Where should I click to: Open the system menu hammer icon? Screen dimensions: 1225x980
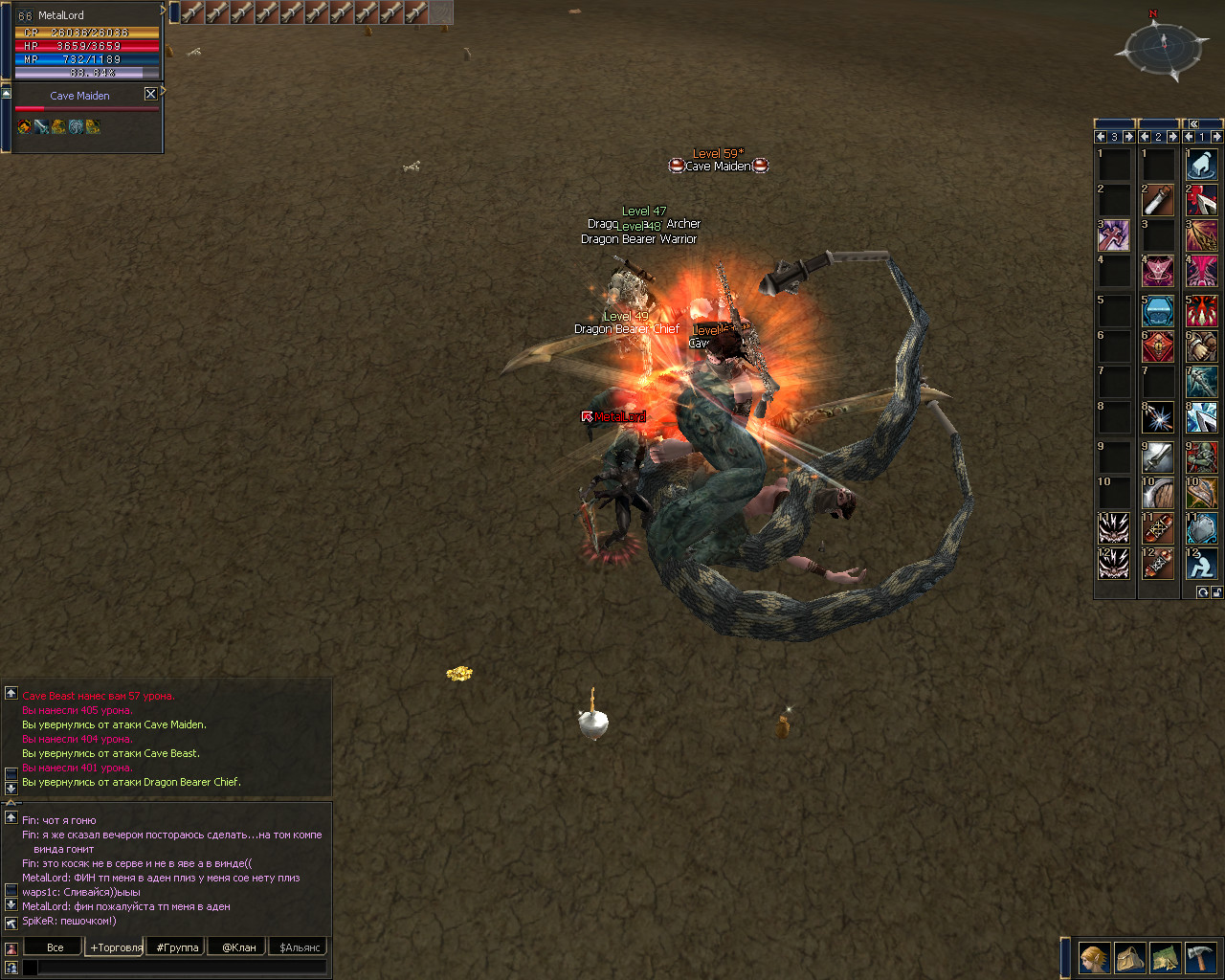click(1200, 958)
